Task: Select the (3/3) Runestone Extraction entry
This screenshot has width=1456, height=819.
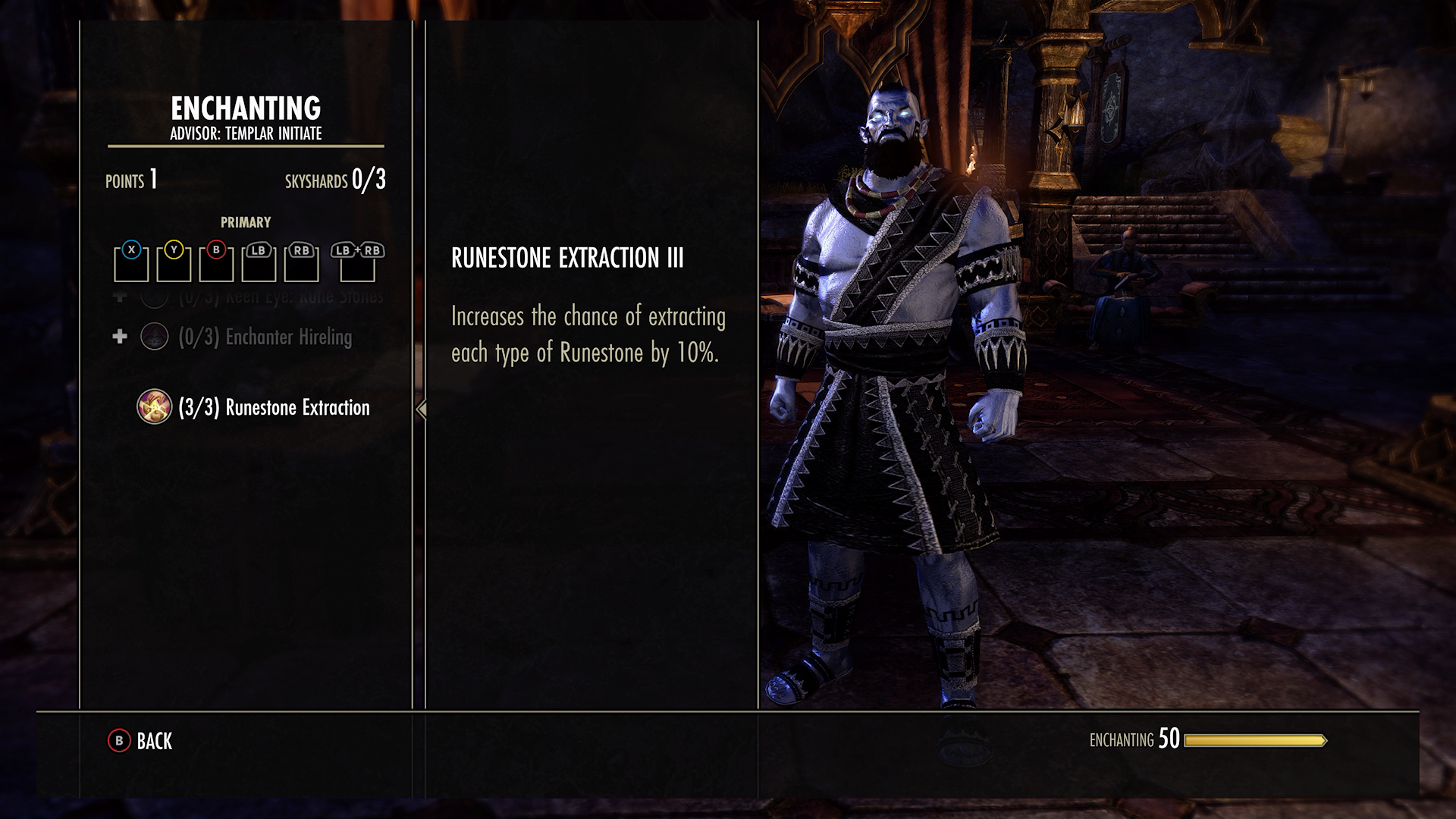Action: tap(273, 408)
